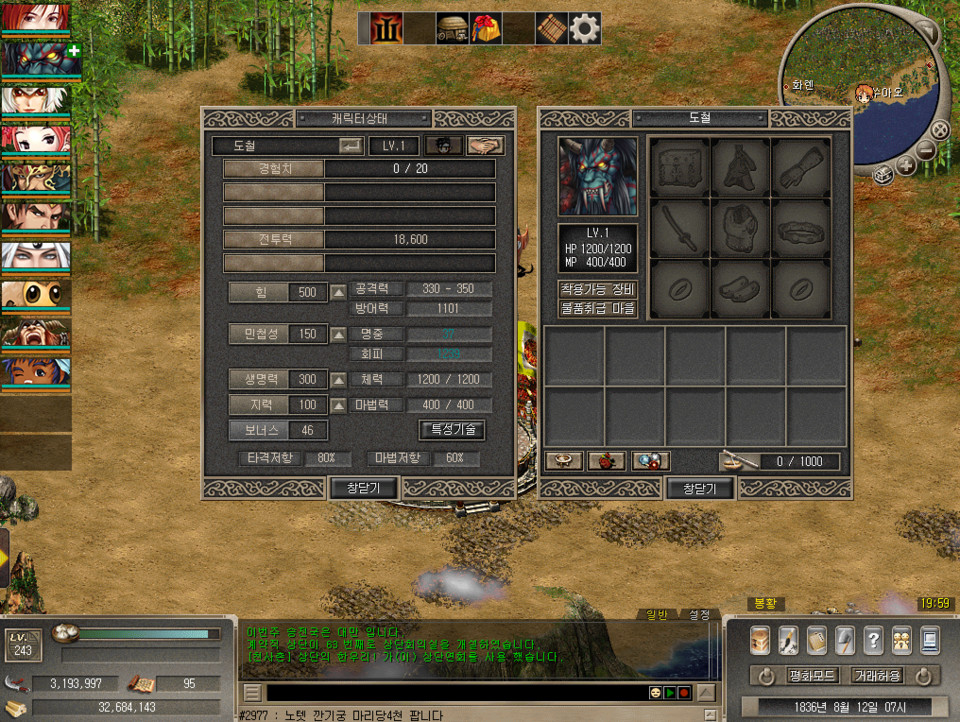Zoom in the minimap with the plus button
The height and width of the screenshot is (722, 960).
pyautogui.click(x=905, y=166)
